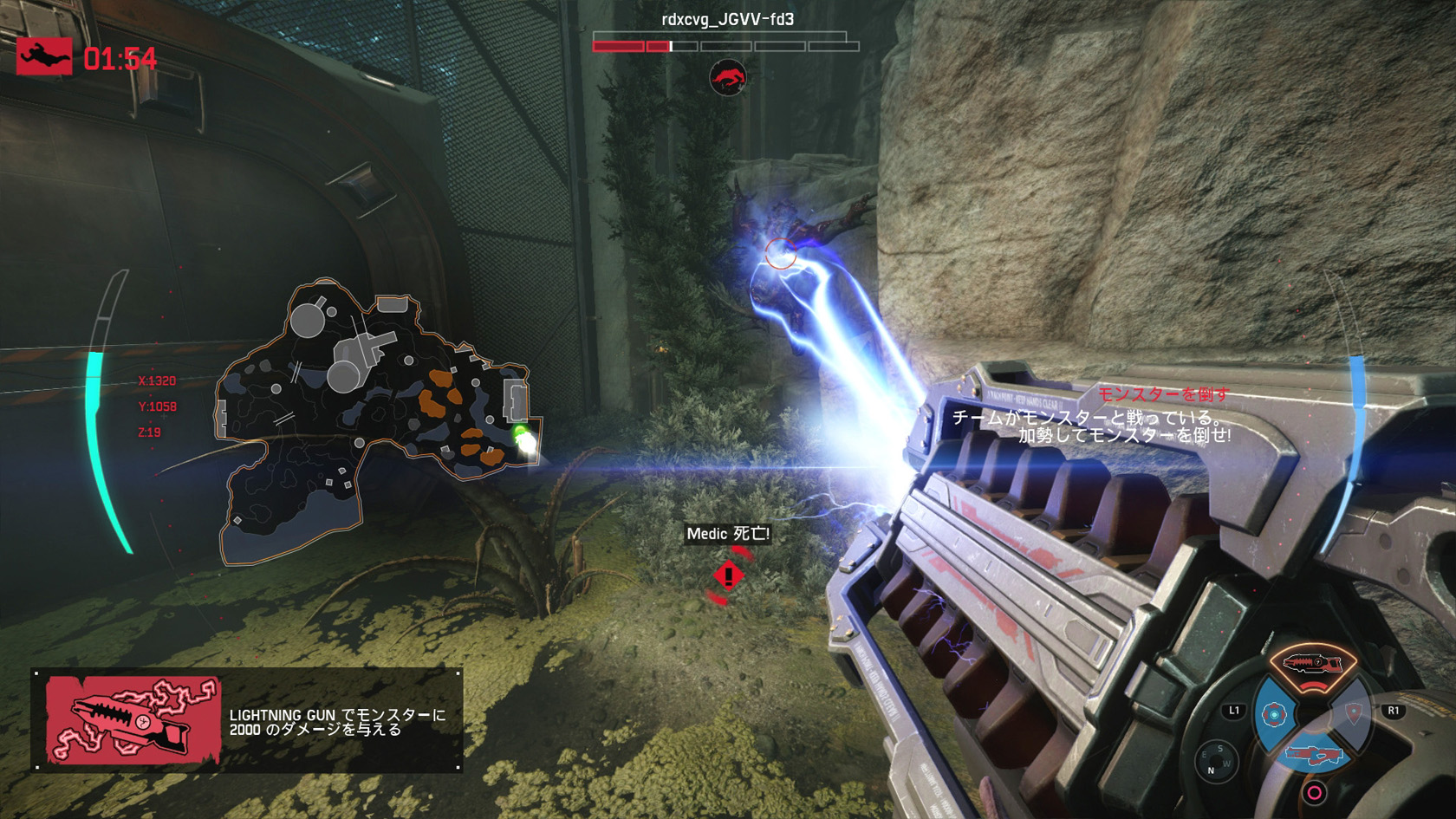Image resolution: width=1456 pixels, height=819 pixels.
Task: Click the monster player name rdxcvg_JGVV-fd3
Action: tap(727, 19)
